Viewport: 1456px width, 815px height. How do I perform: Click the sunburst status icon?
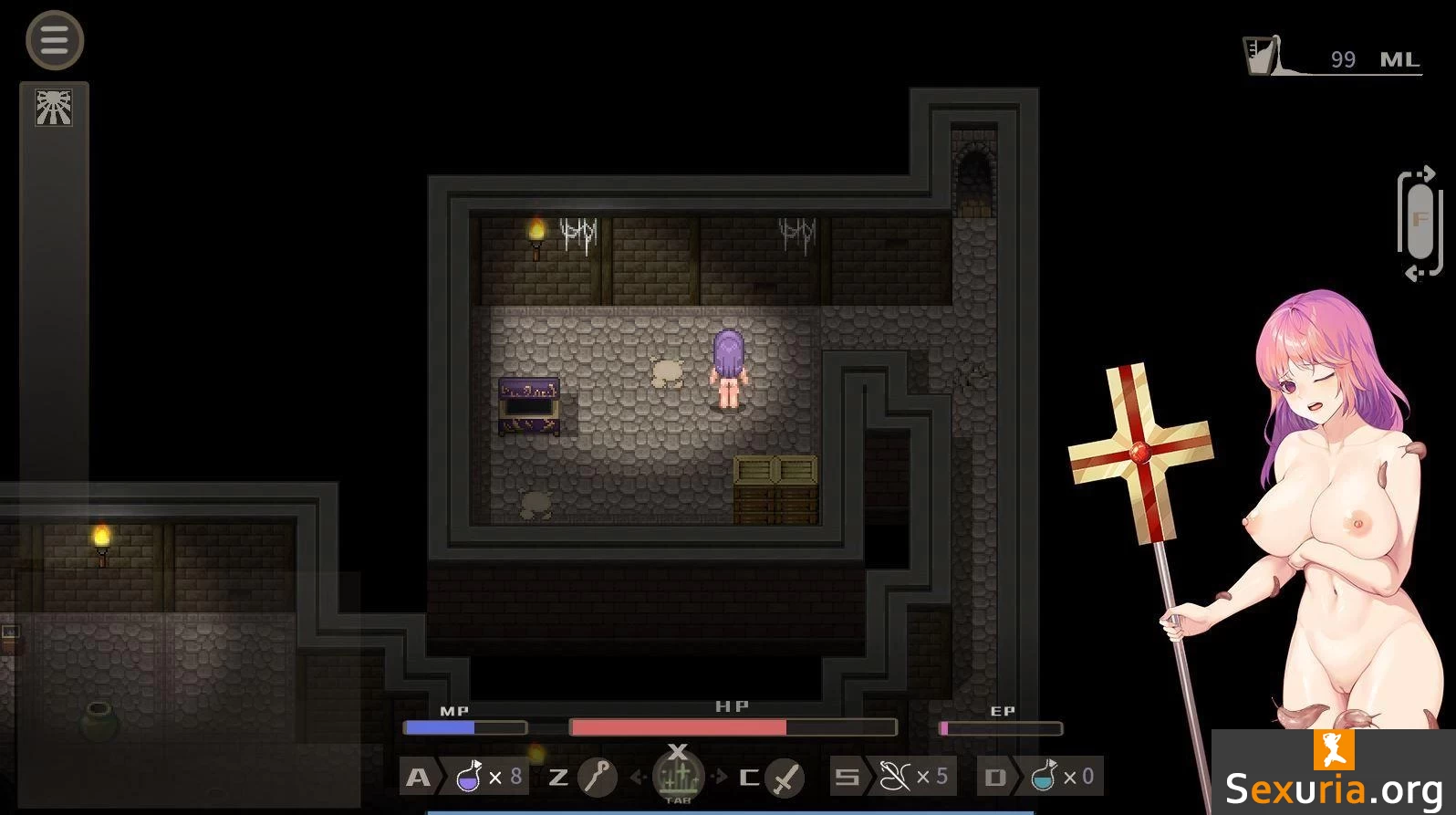(x=54, y=108)
